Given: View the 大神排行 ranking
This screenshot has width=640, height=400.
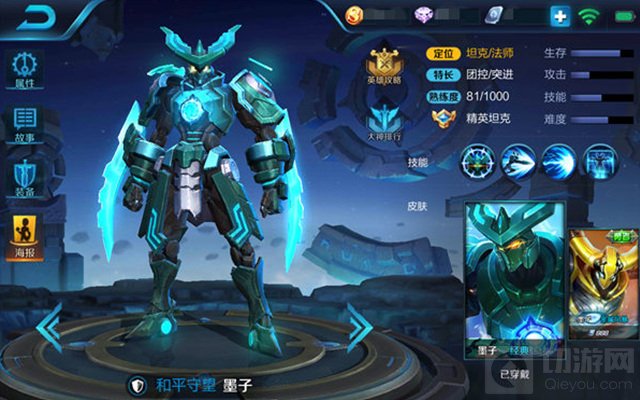Looking at the screenshot, I should click(x=384, y=127).
